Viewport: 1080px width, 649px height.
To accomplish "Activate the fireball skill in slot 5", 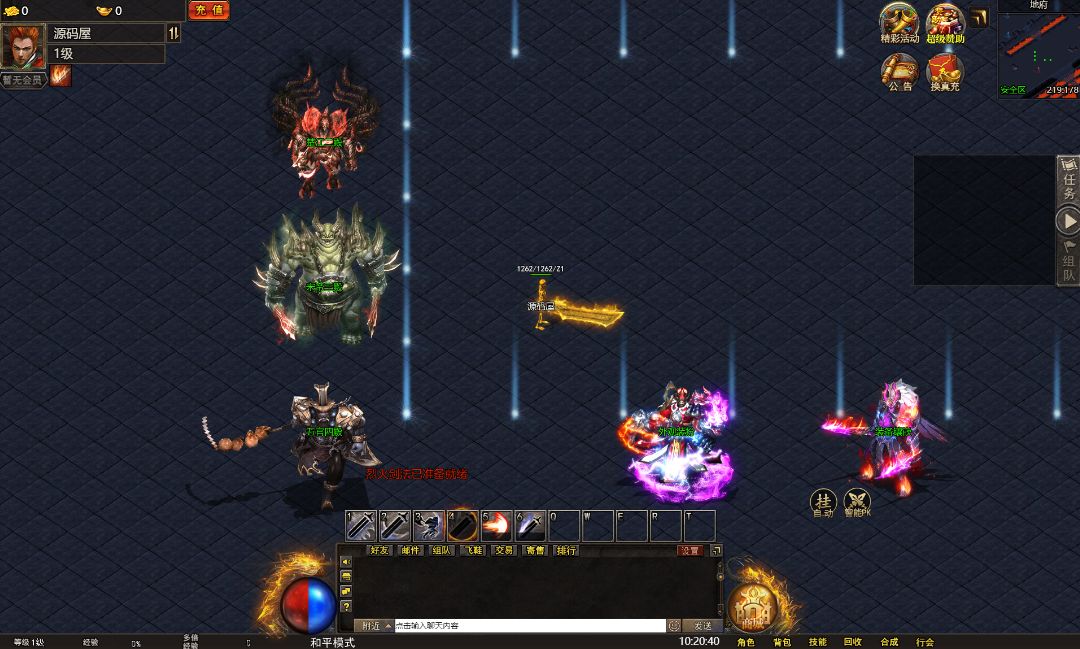I will point(496,525).
